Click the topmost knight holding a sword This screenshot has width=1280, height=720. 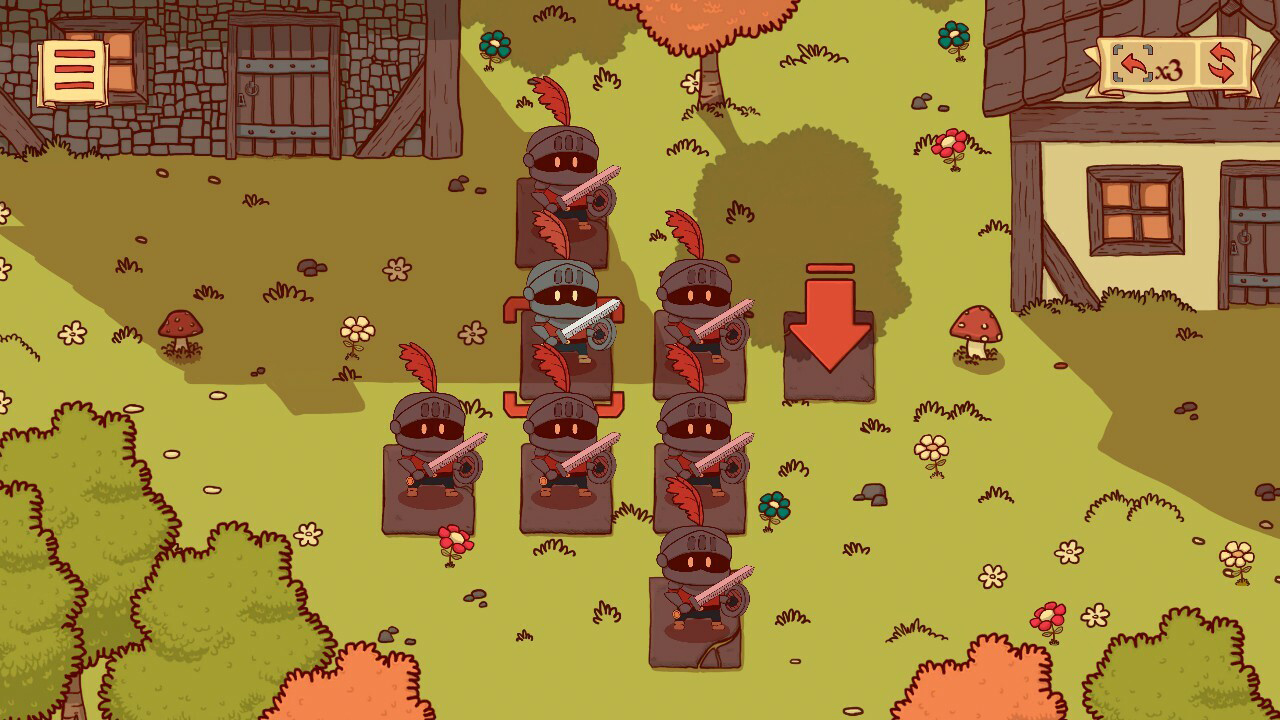pyautogui.click(x=565, y=185)
